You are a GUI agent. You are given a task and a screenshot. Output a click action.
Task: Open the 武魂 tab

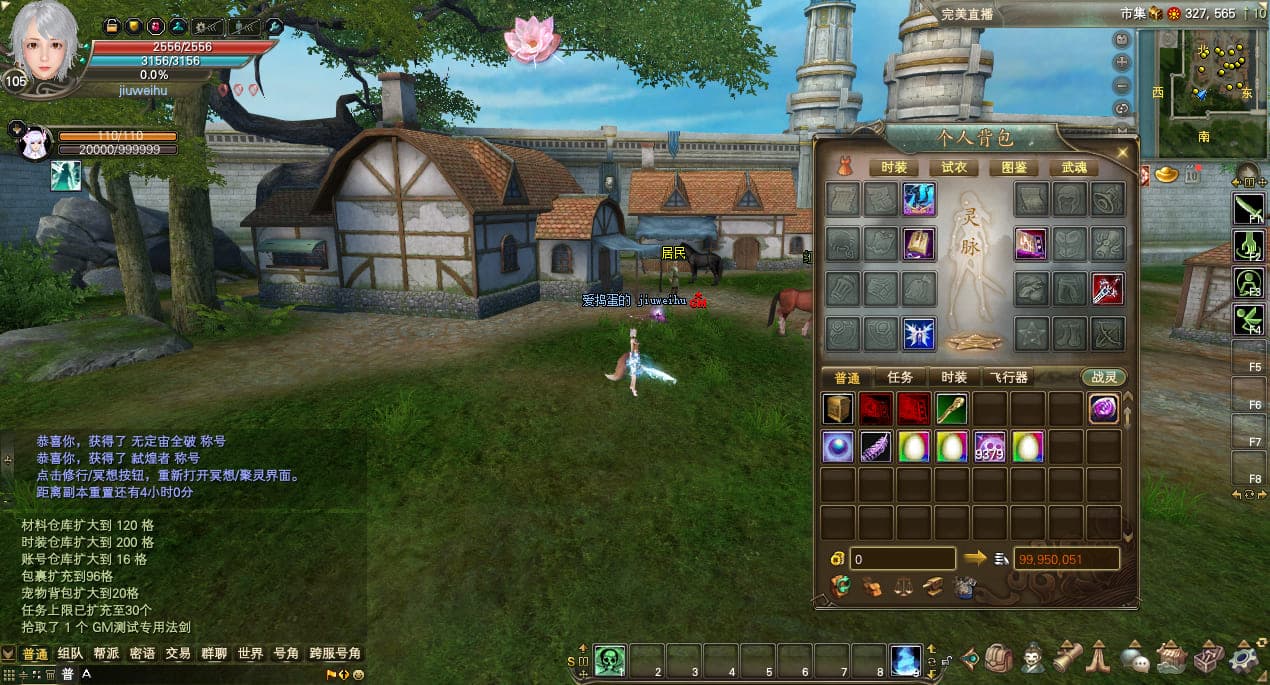point(1073,168)
